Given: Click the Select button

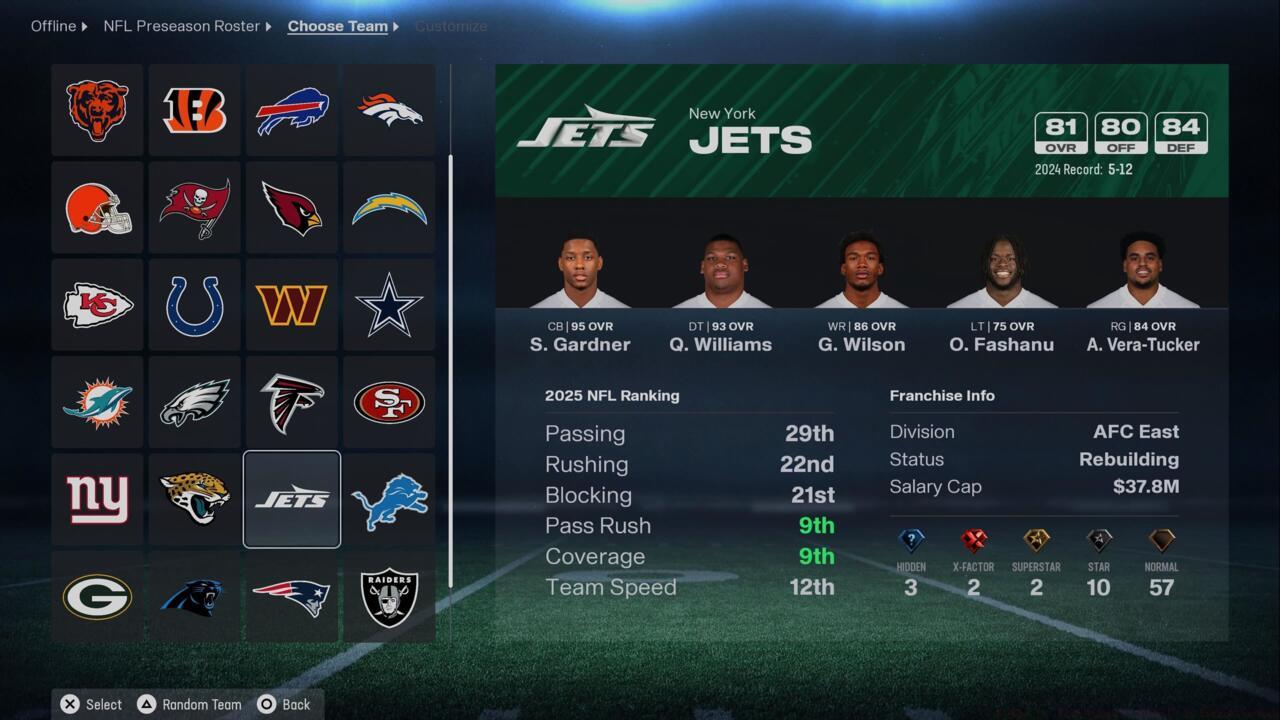Looking at the screenshot, I should click(91, 704).
